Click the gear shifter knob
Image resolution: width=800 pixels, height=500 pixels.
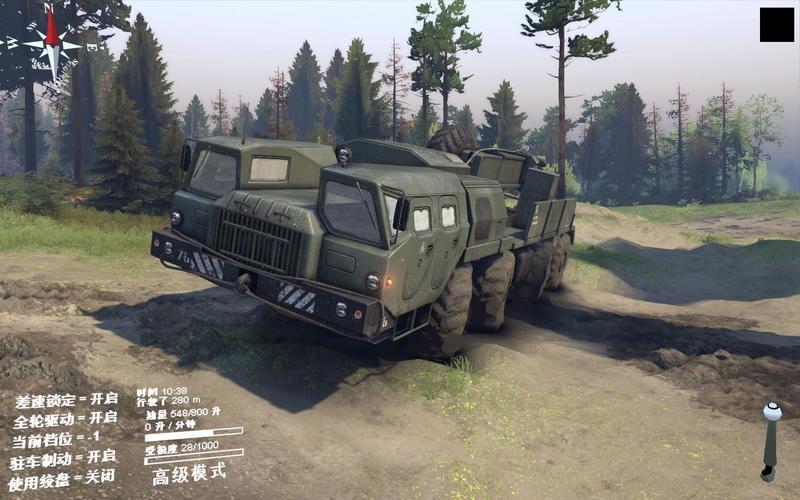(771, 412)
